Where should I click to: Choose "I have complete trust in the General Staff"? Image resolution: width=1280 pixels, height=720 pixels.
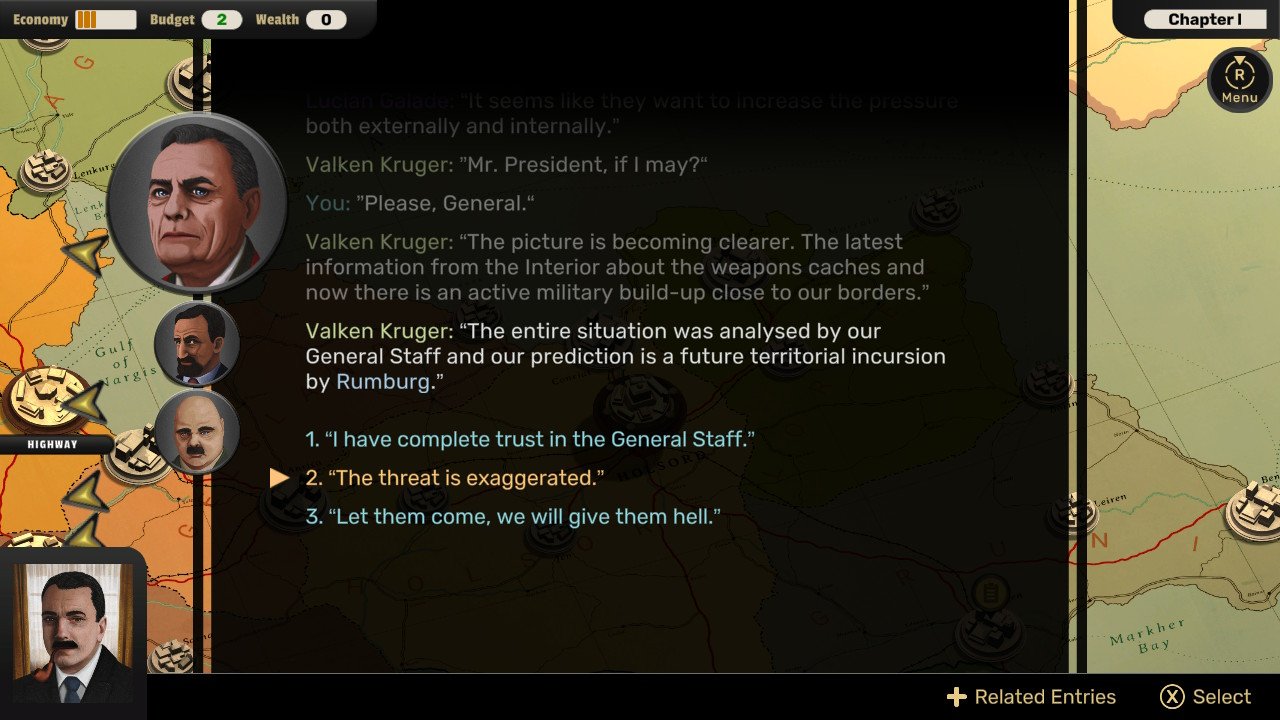530,439
